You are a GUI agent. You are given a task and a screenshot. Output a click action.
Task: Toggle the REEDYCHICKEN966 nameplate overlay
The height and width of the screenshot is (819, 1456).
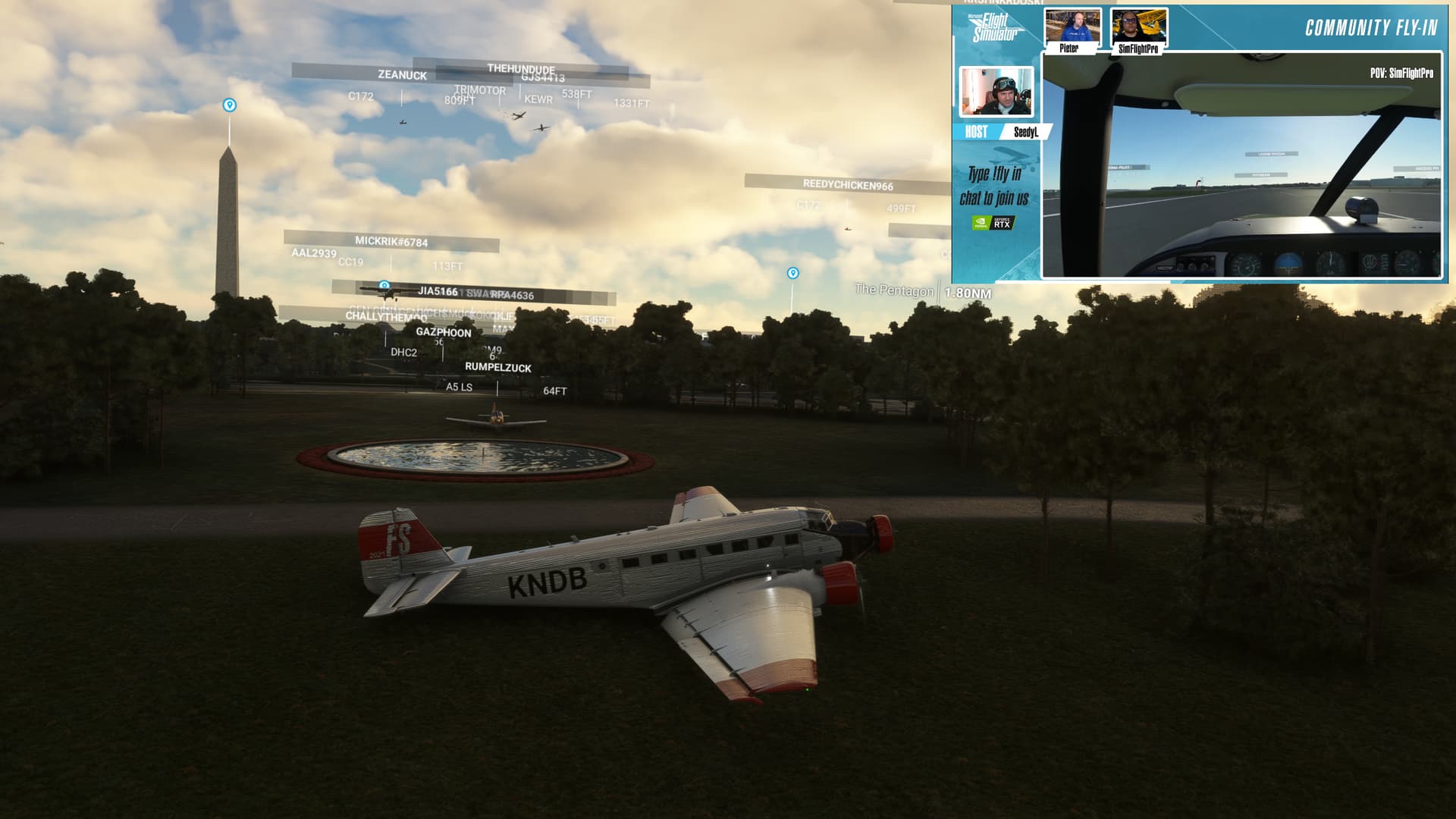click(847, 184)
